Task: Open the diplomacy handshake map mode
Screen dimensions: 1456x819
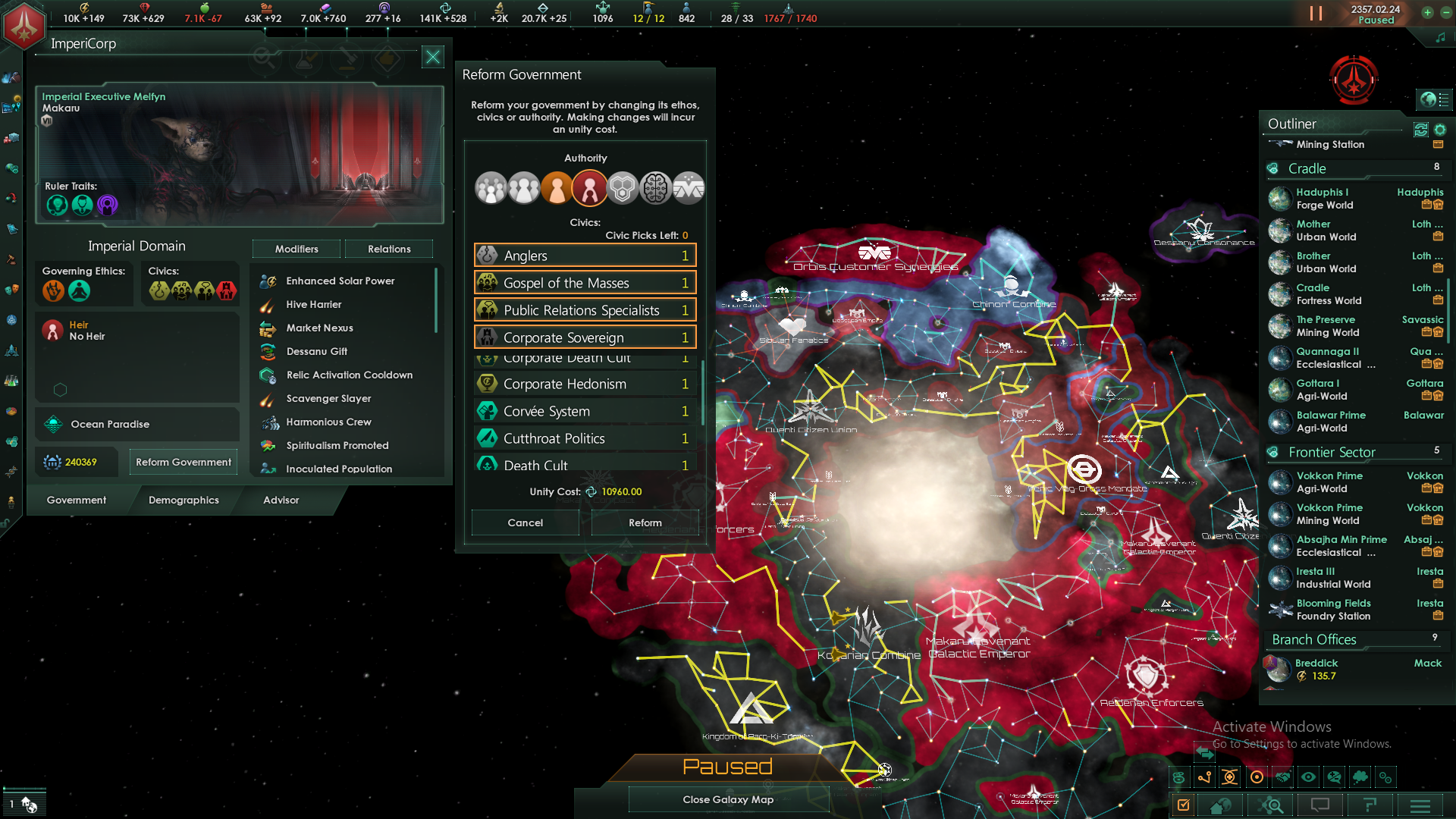Action: point(1284,777)
